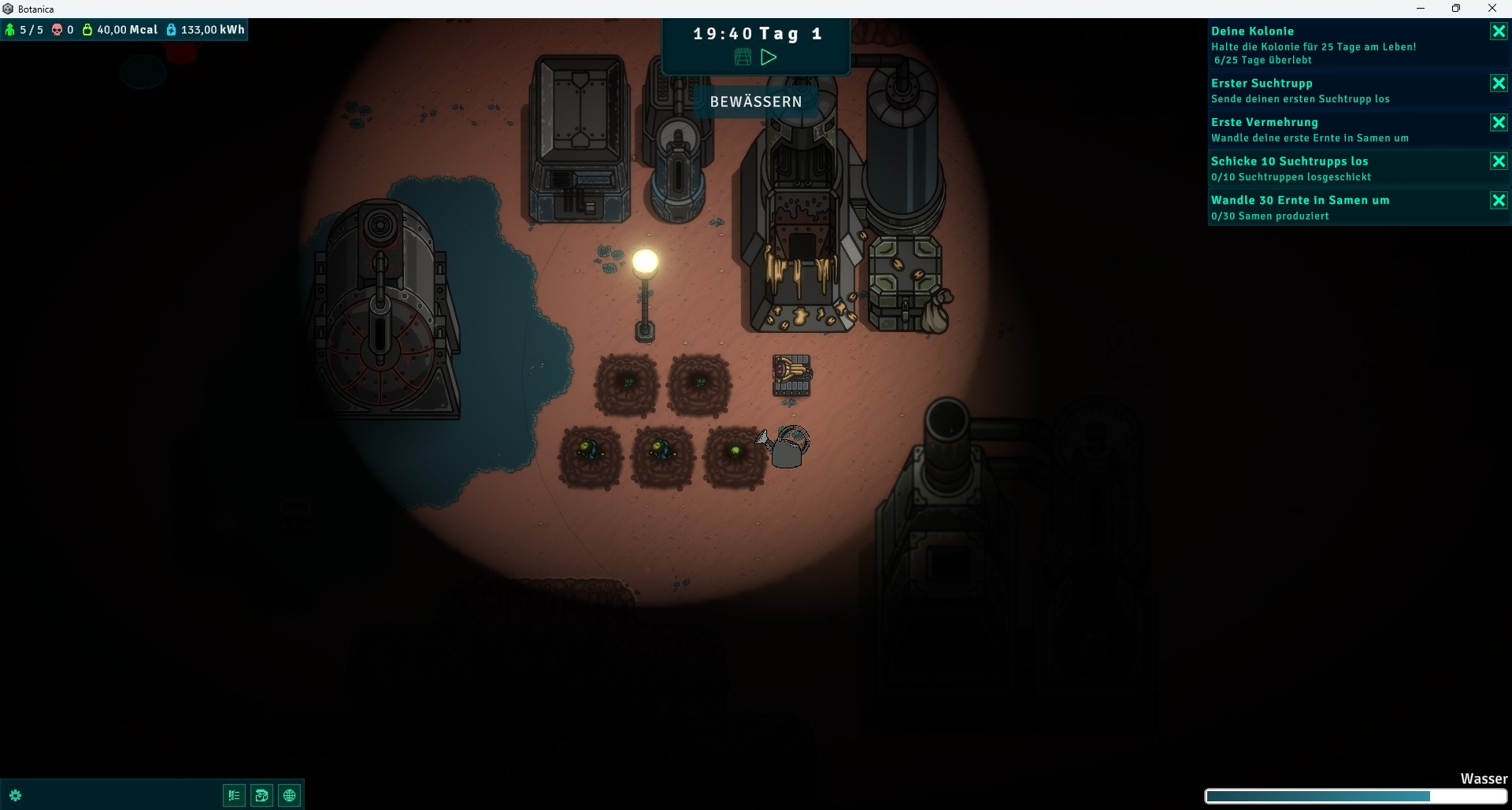Minimize the Botanica window
This screenshot has width=1512, height=810.
[x=1421, y=9]
